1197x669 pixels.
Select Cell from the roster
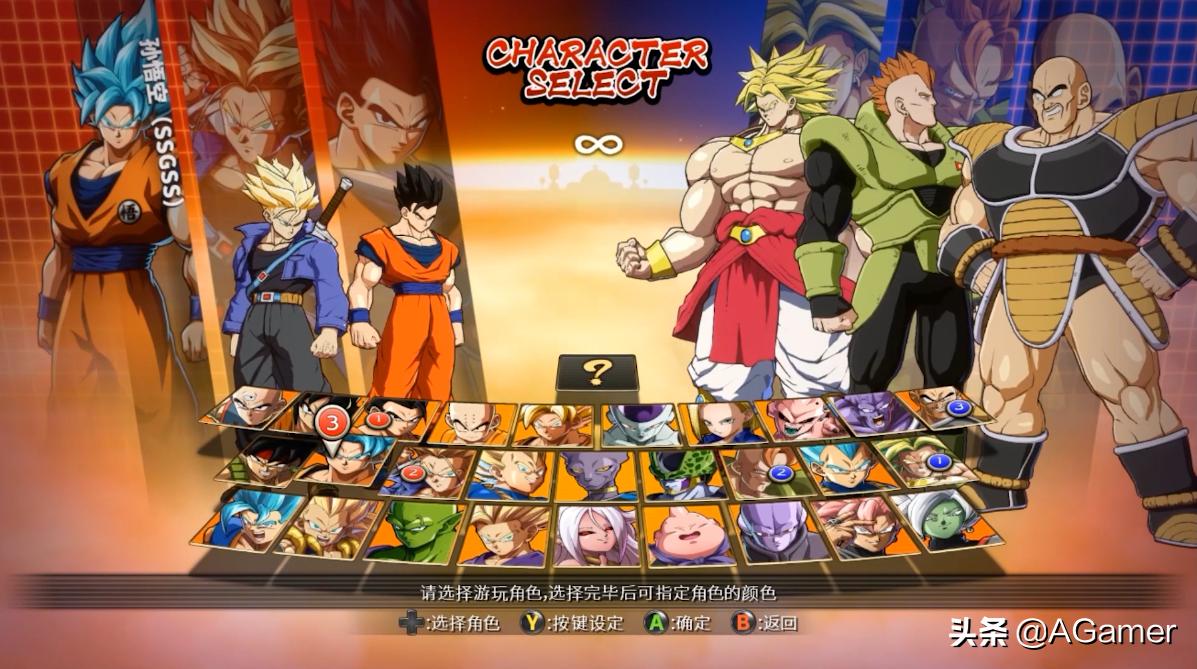682,474
